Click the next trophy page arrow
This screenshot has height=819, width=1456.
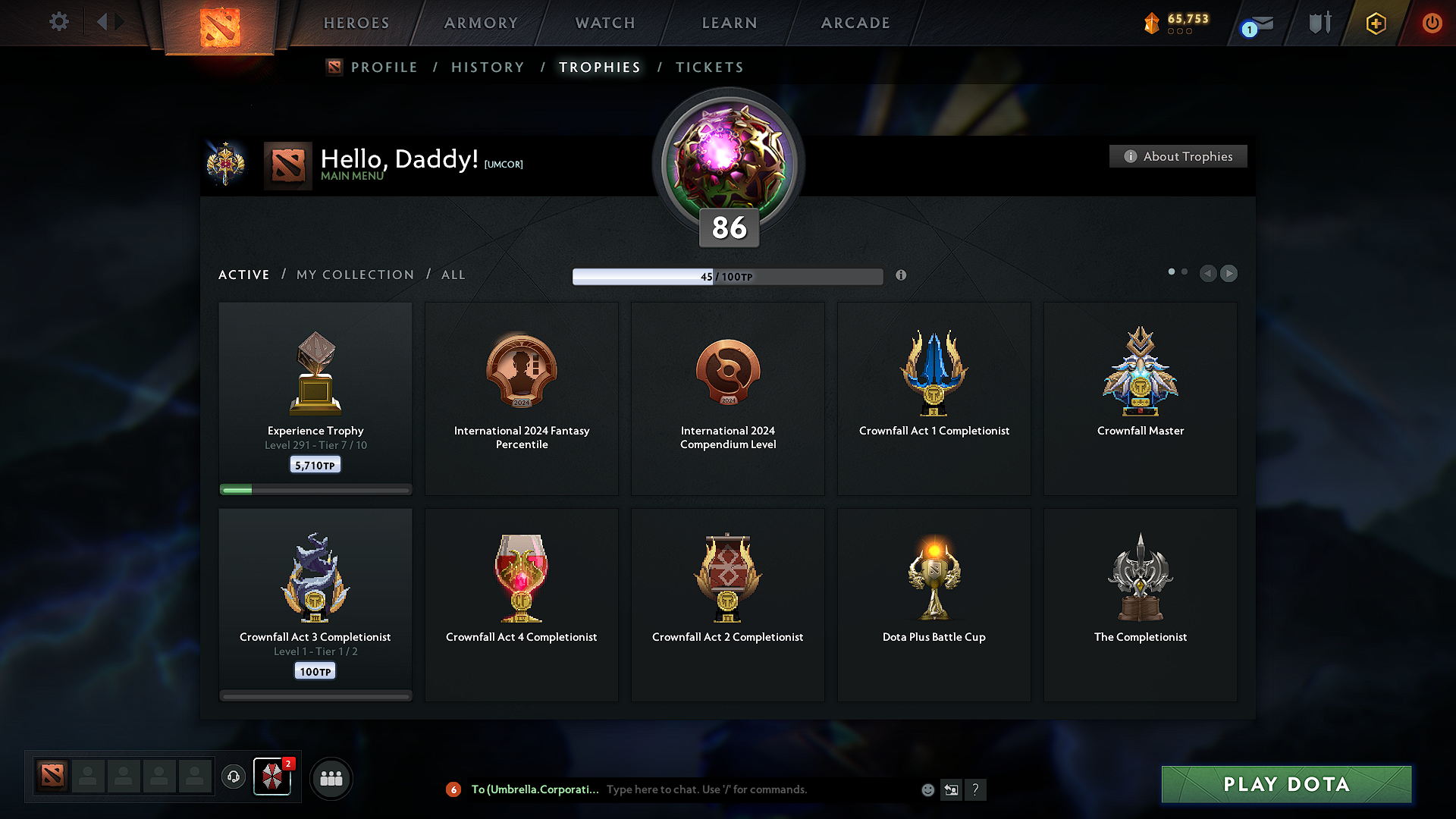click(1228, 274)
